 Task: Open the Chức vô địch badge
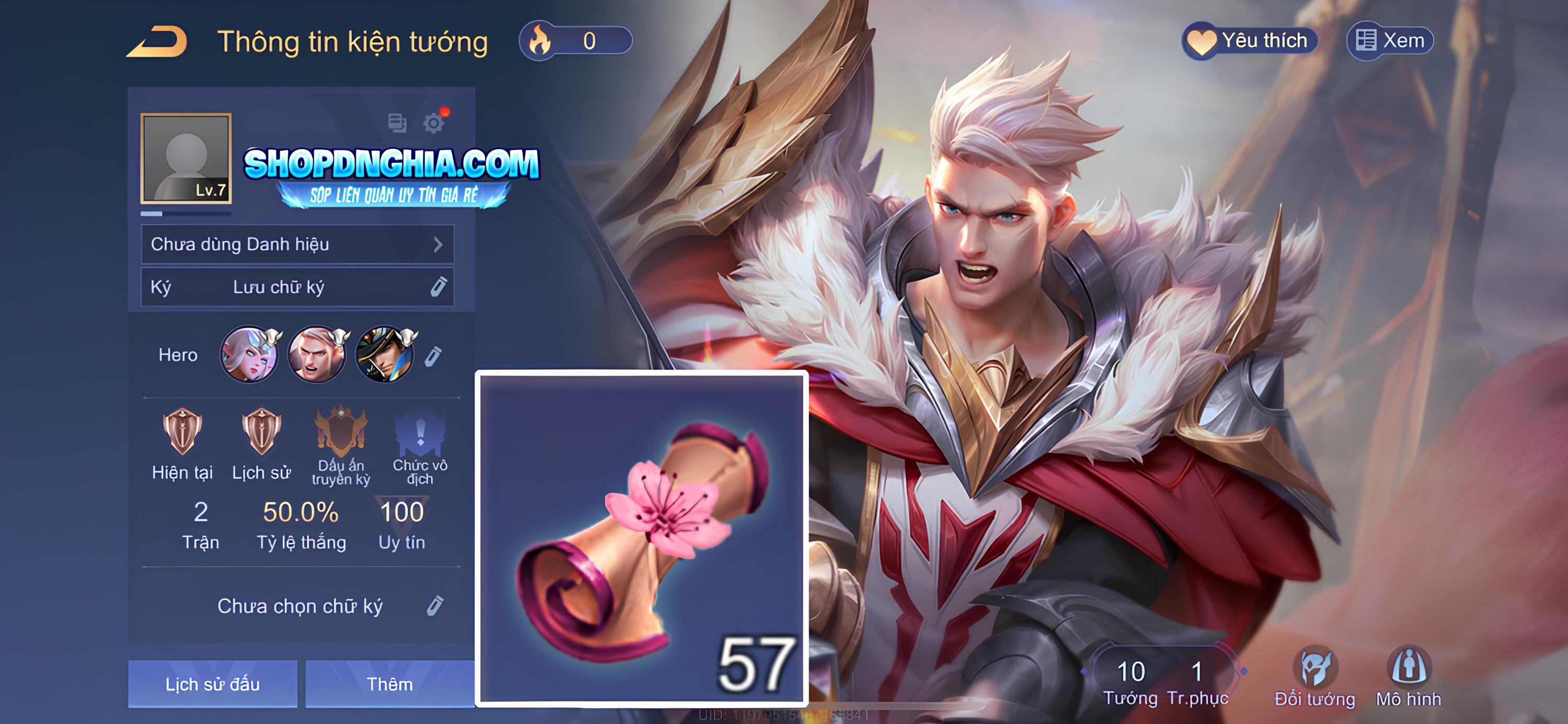(x=420, y=432)
